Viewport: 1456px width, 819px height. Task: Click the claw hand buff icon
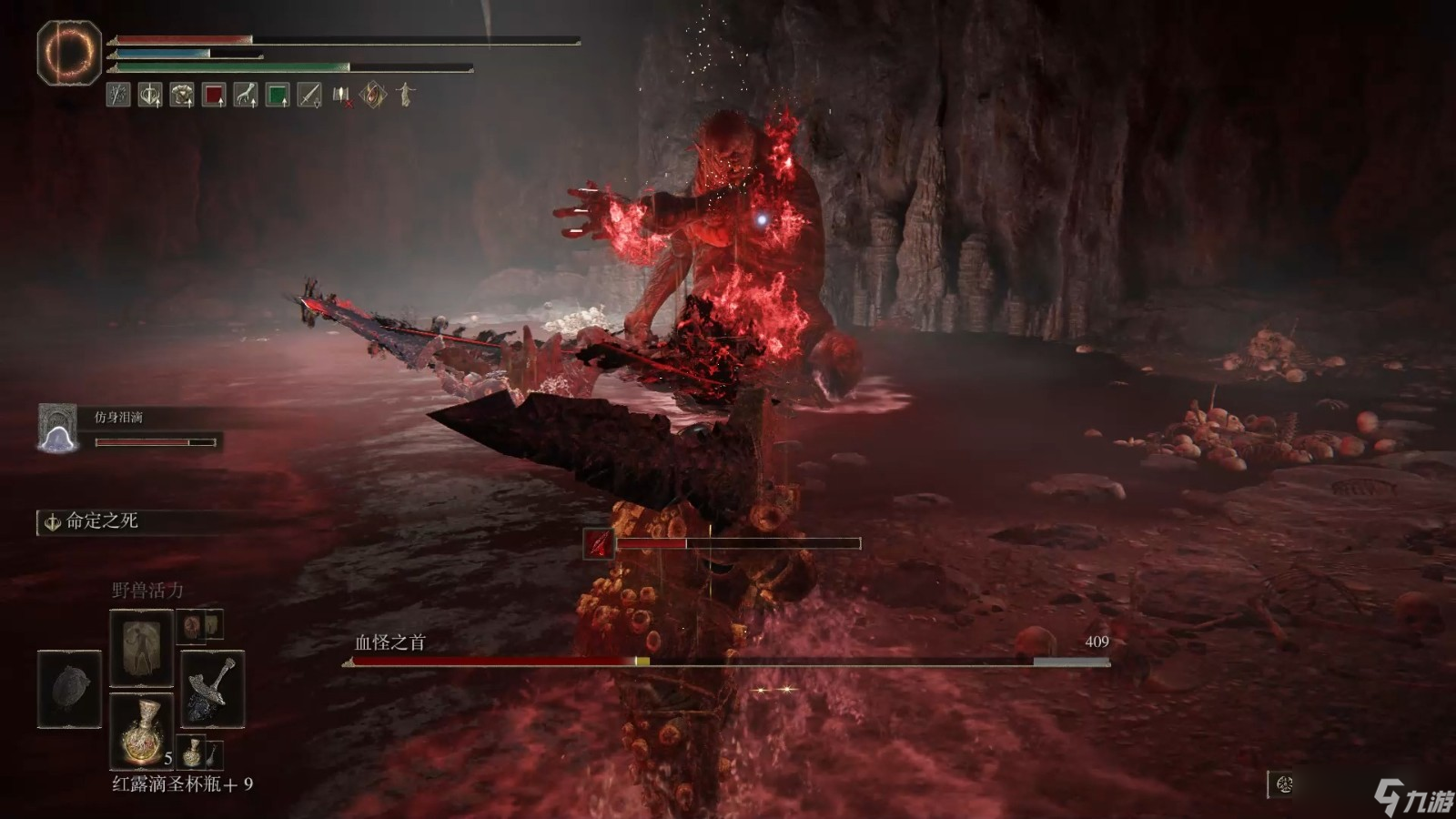[246, 95]
